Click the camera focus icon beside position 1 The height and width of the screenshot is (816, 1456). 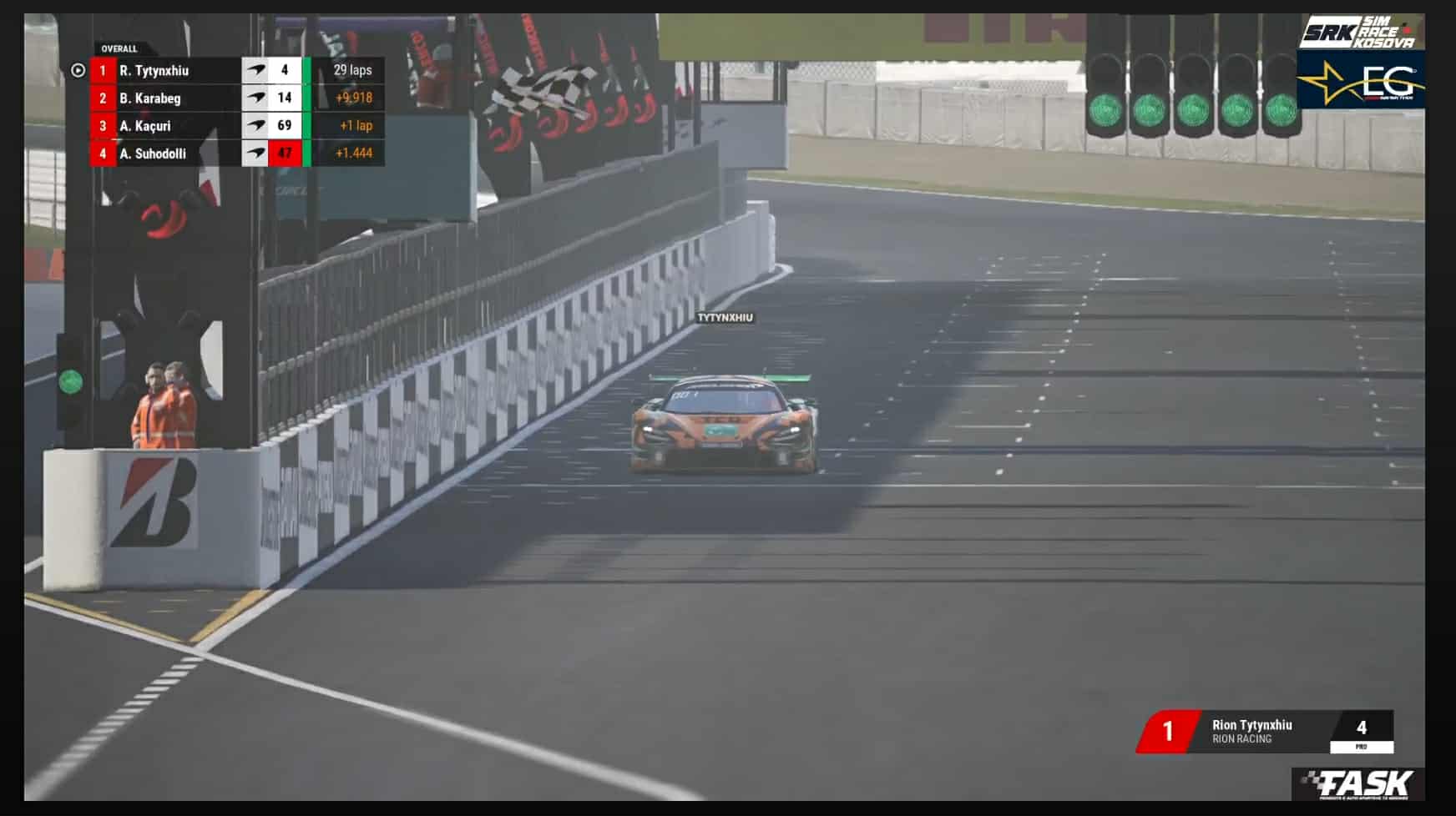(78, 71)
